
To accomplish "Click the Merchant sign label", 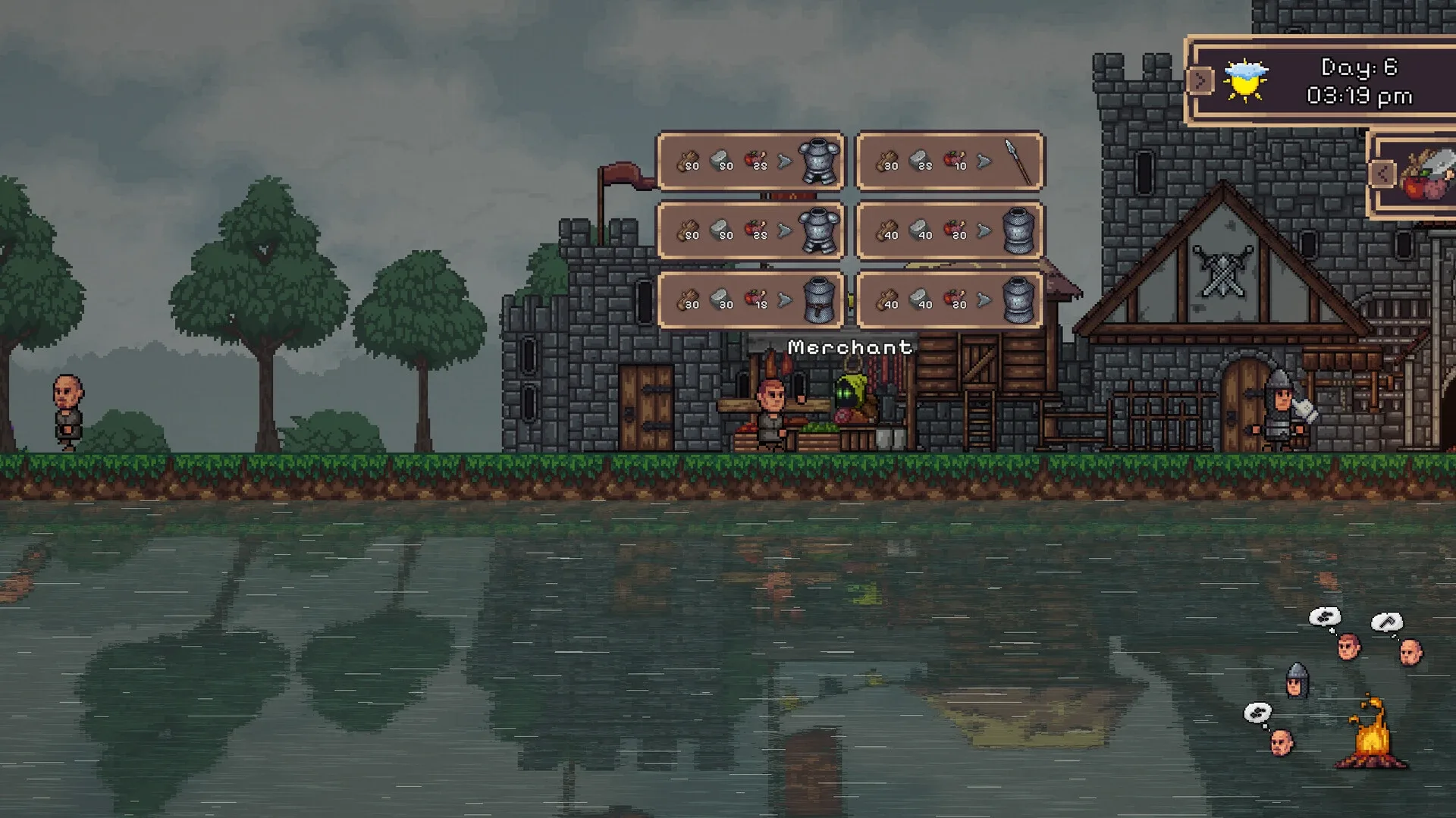I will click(x=849, y=347).
